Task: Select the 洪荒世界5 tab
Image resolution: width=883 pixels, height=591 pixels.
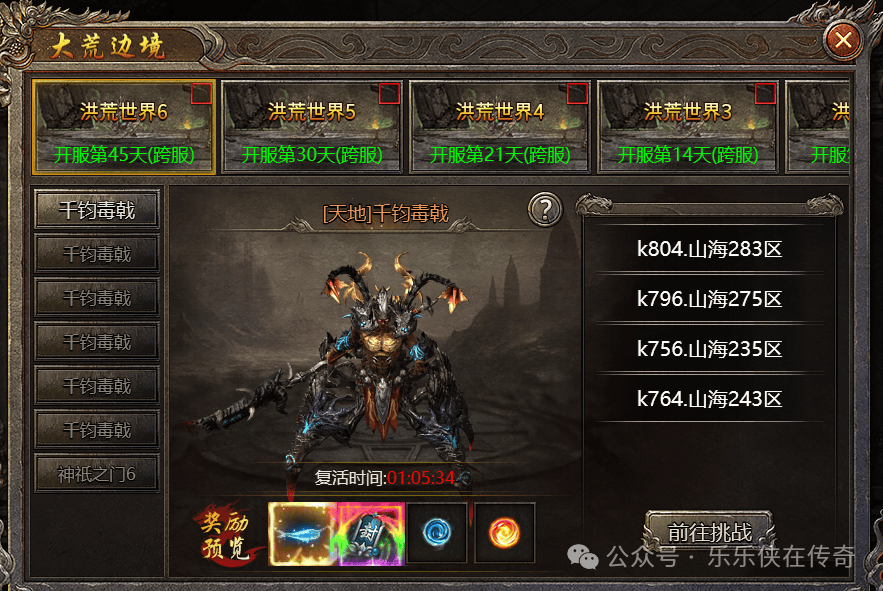Action: (x=311, y=127)
